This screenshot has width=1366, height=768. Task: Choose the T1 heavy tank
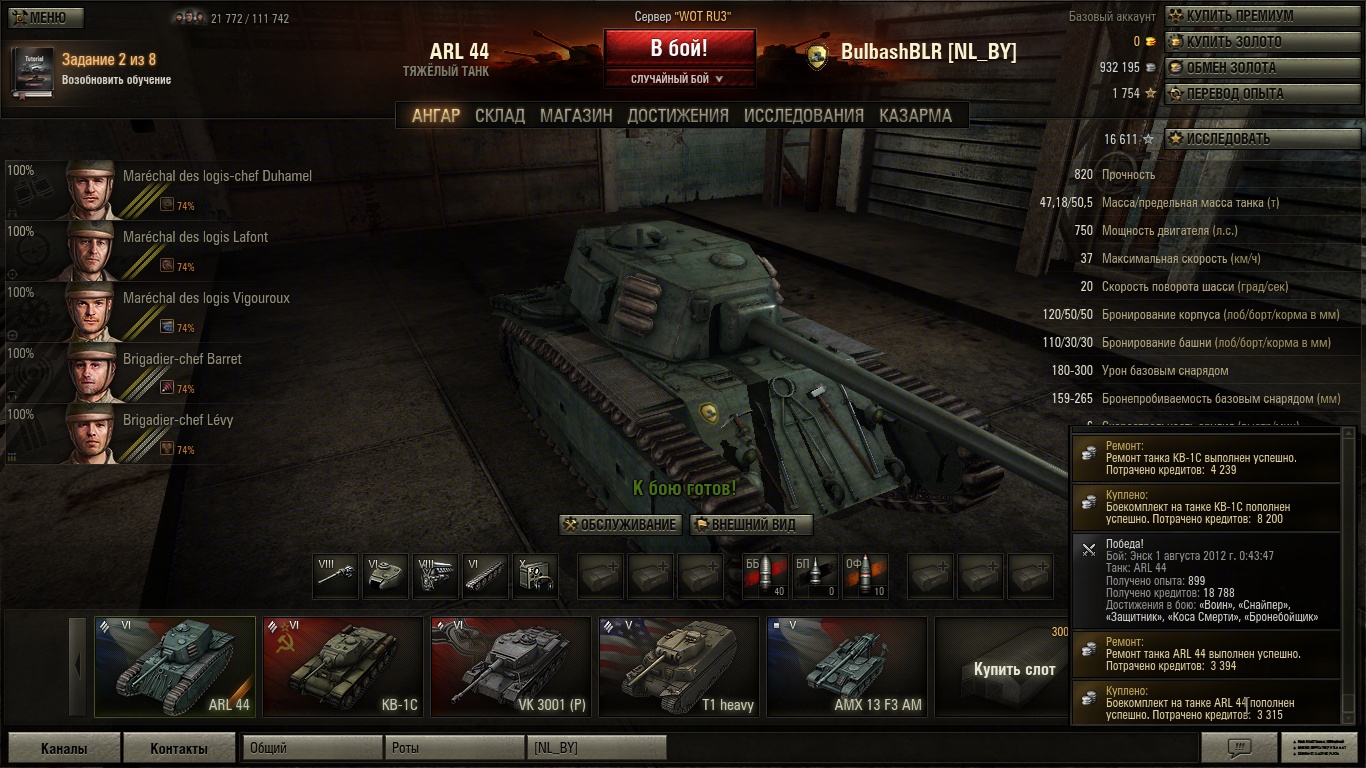(678, 667)
